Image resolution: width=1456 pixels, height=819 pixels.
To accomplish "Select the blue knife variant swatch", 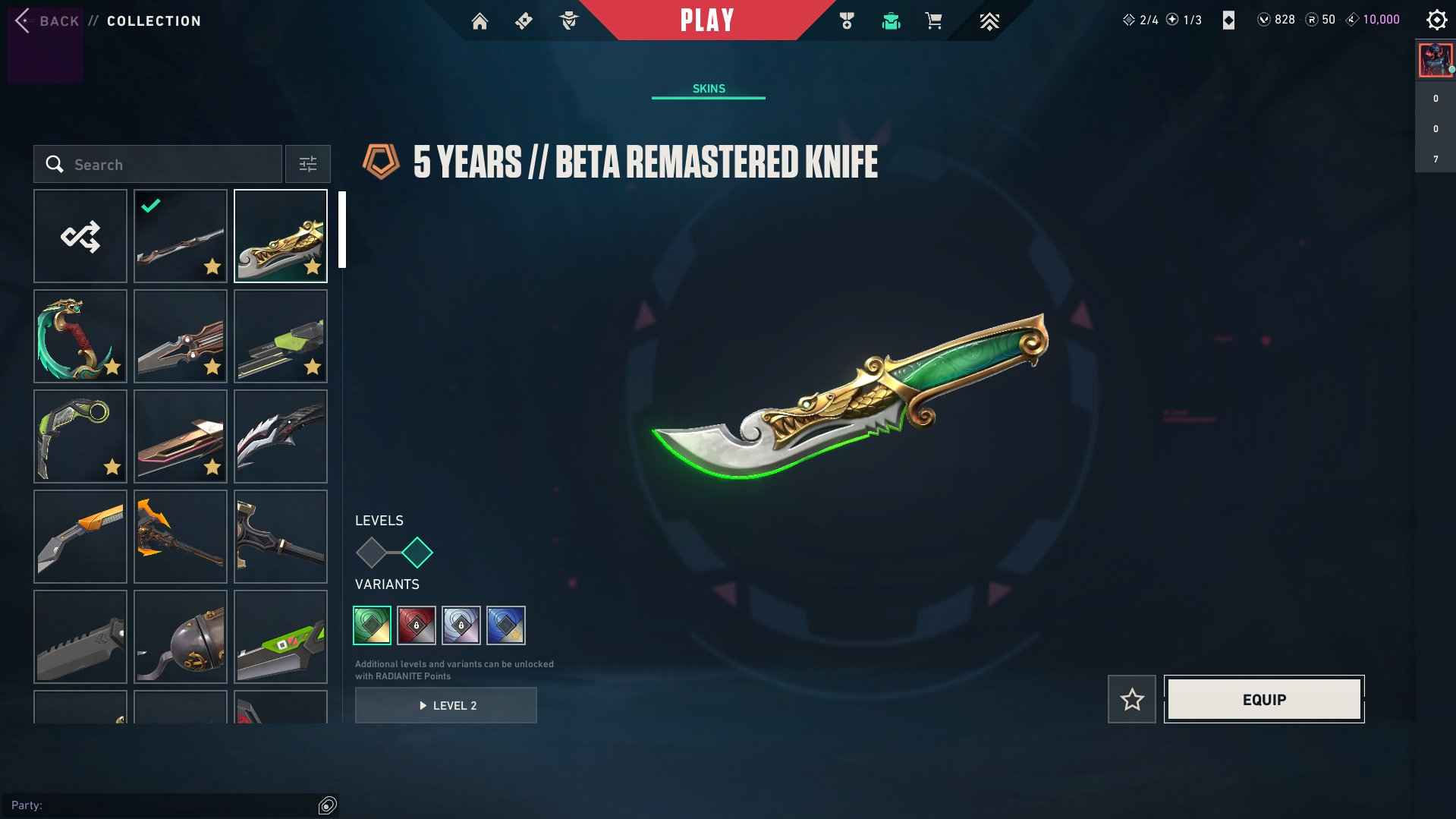I will pos(506,625).
